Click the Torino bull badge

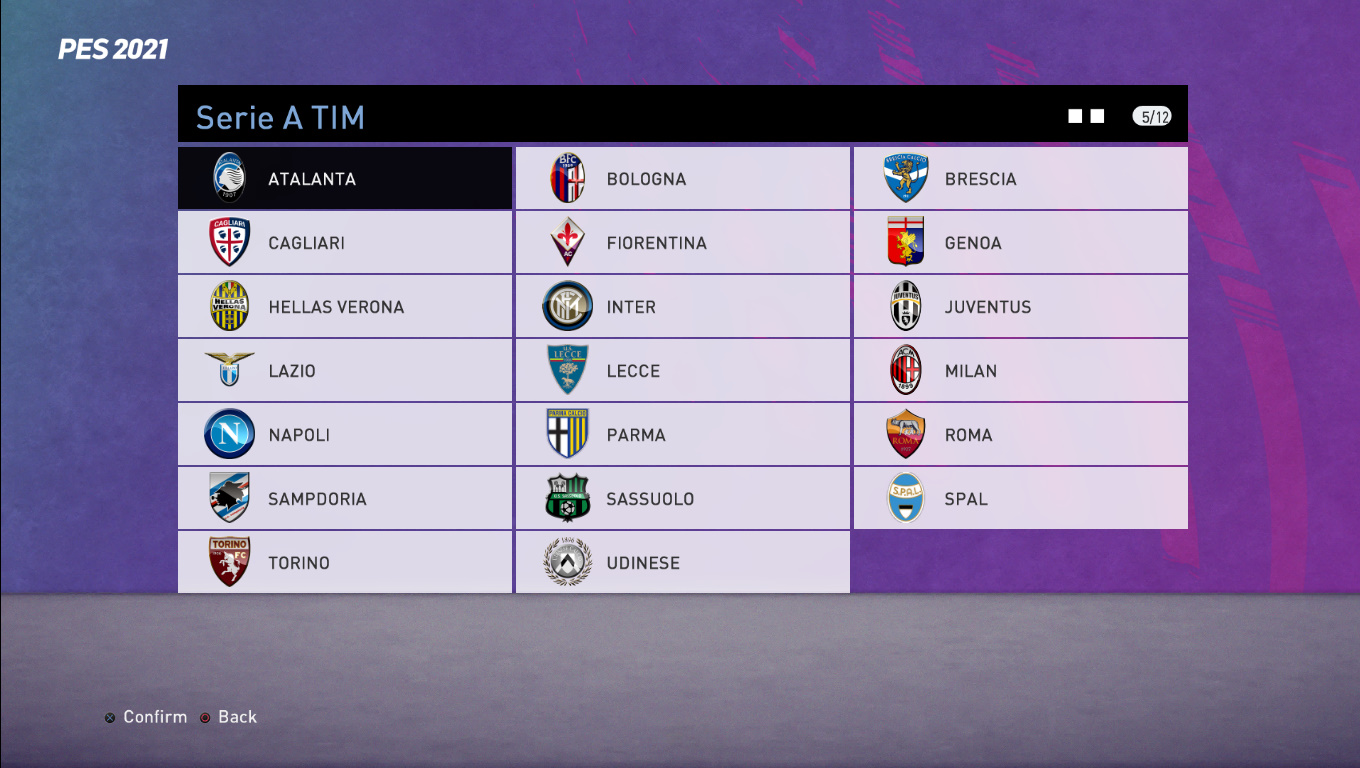[x=229, y=562]
